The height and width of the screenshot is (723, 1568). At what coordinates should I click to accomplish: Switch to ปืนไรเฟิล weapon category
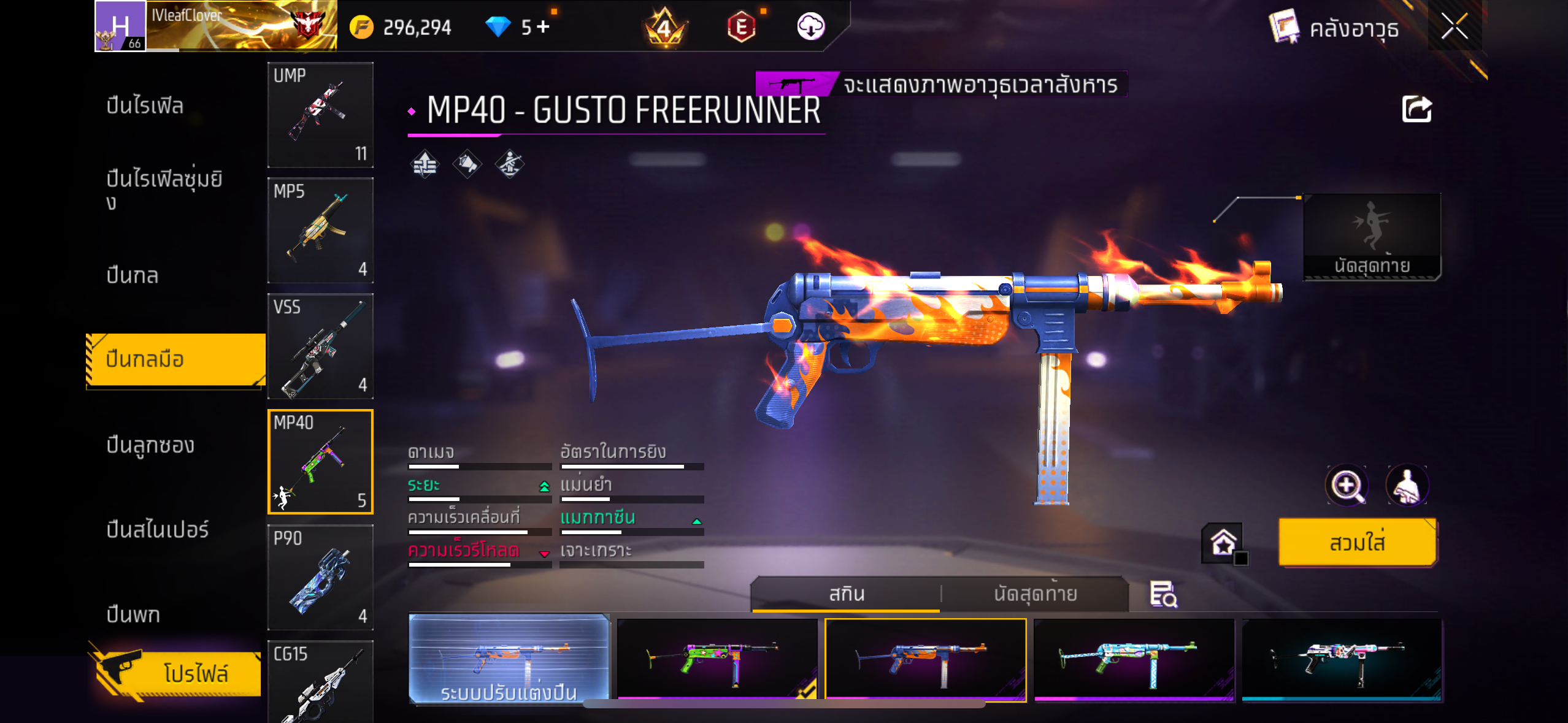[x=145, y=105]
